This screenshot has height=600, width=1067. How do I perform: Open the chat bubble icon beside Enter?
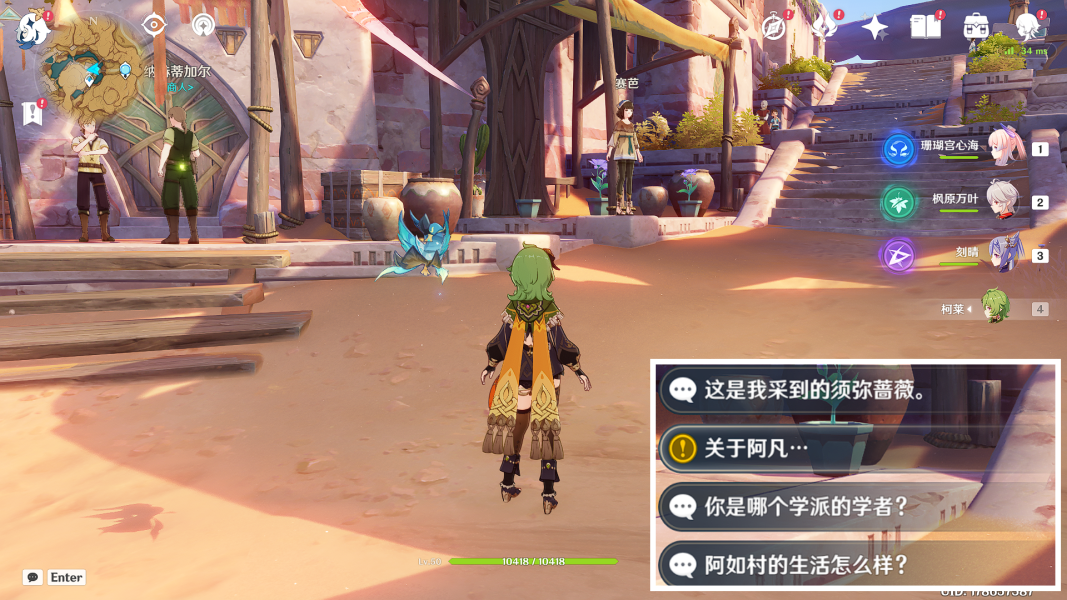[x=33, y=577]
